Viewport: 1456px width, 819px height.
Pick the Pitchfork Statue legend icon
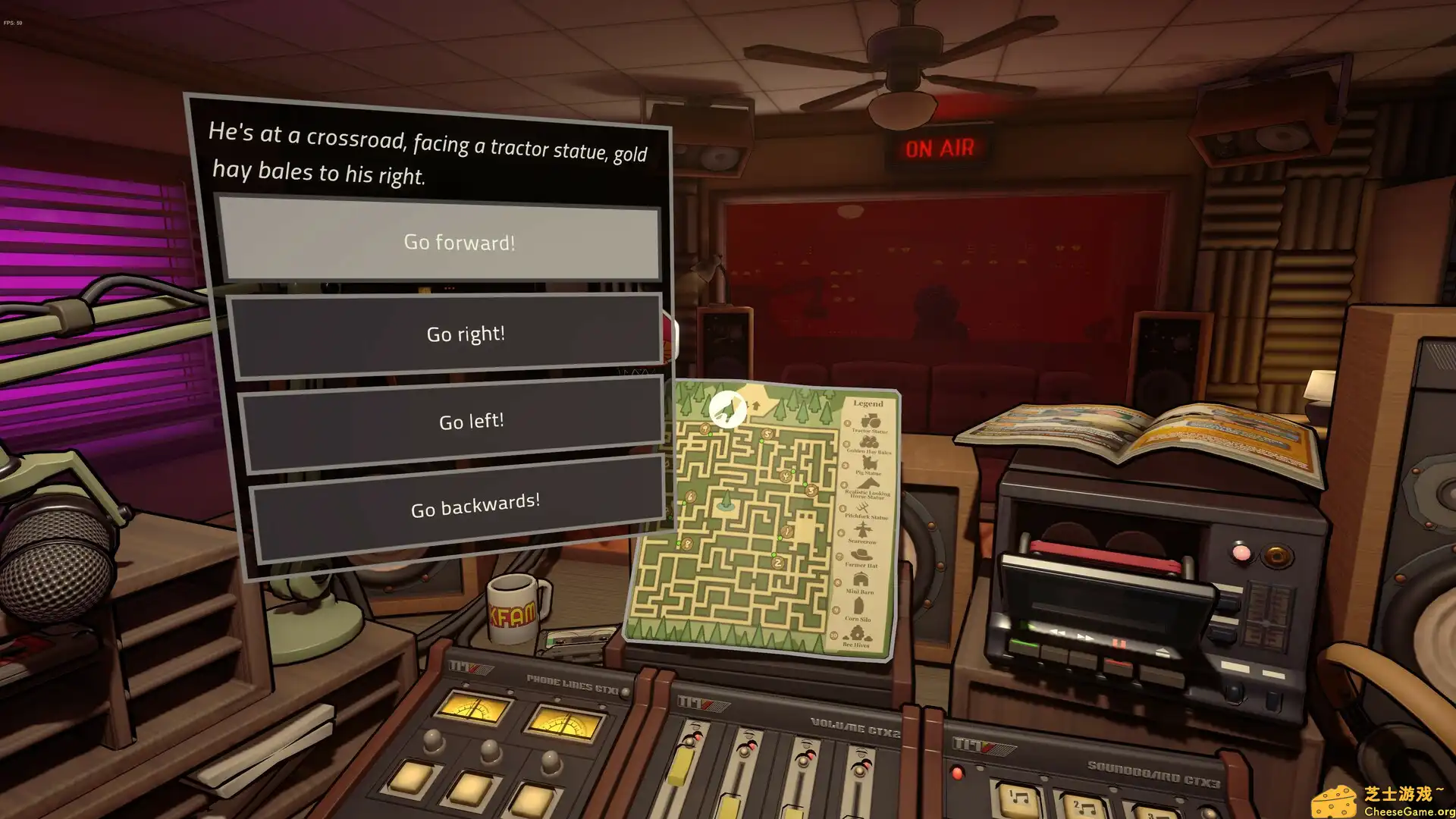(863, 508)
